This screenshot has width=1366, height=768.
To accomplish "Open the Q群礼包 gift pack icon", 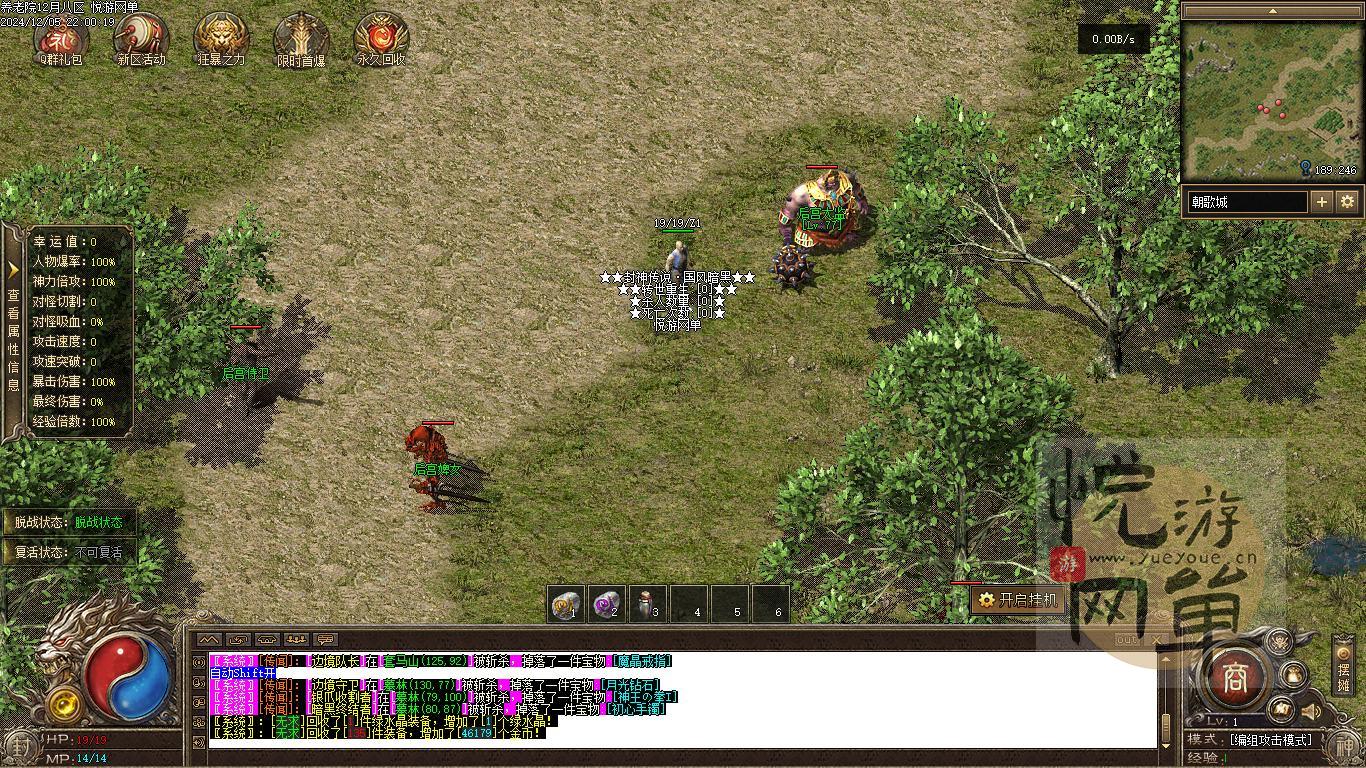I will 61,39.
